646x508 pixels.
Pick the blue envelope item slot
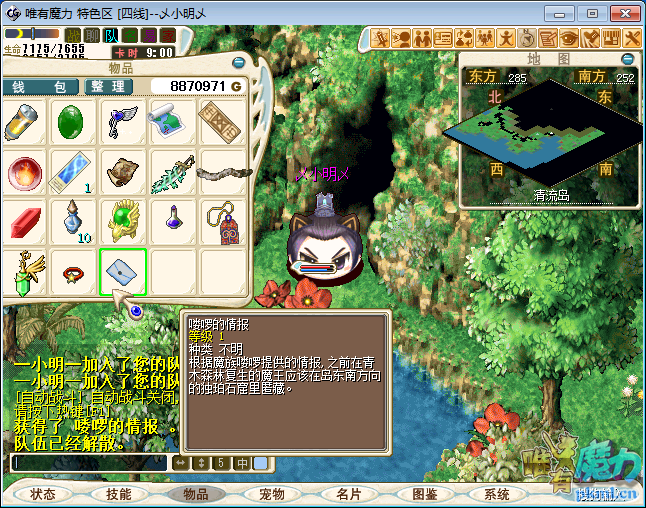[123, 272]
